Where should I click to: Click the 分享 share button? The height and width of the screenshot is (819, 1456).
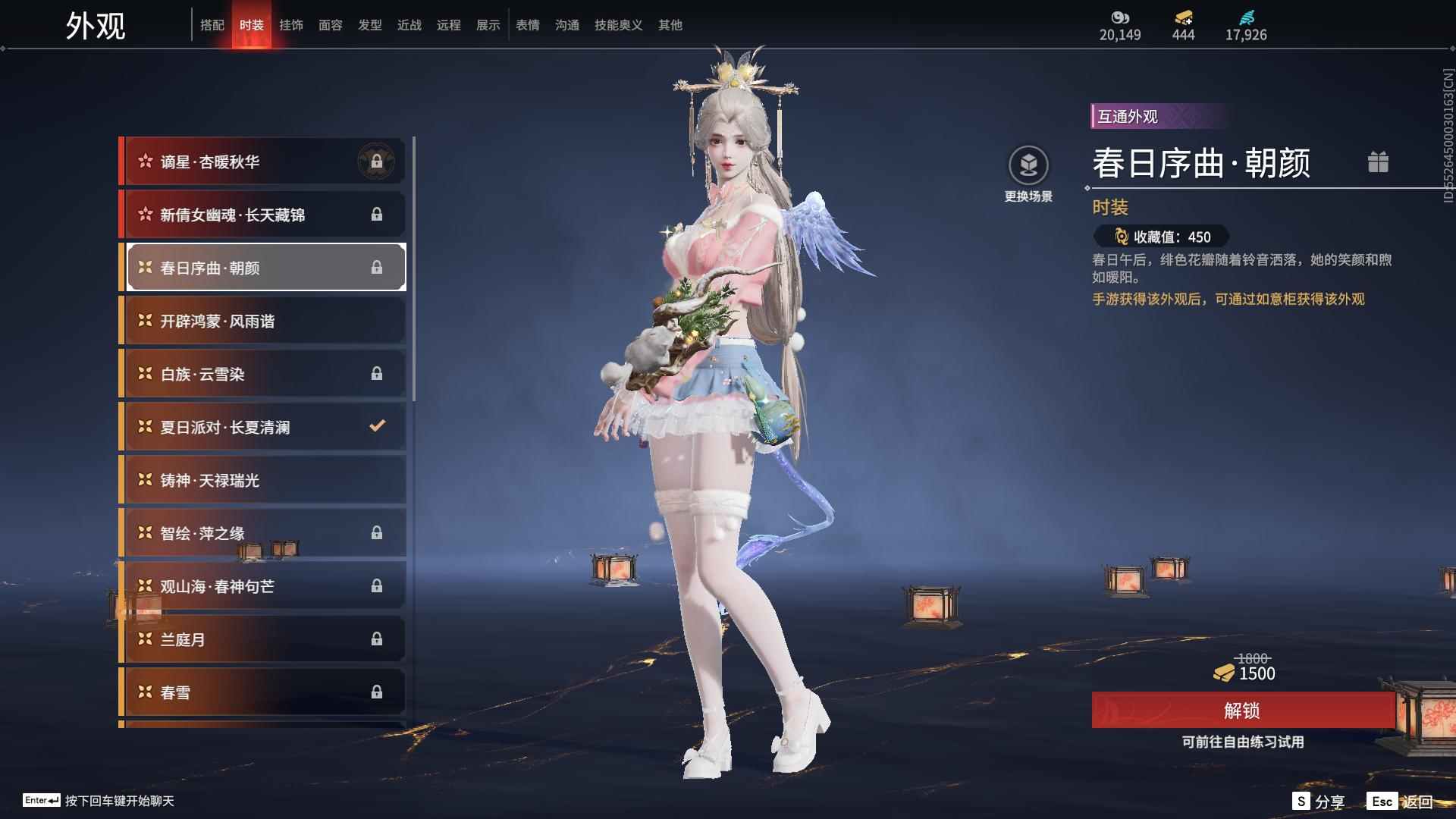pyautogui.click(x=1319, y=802)
